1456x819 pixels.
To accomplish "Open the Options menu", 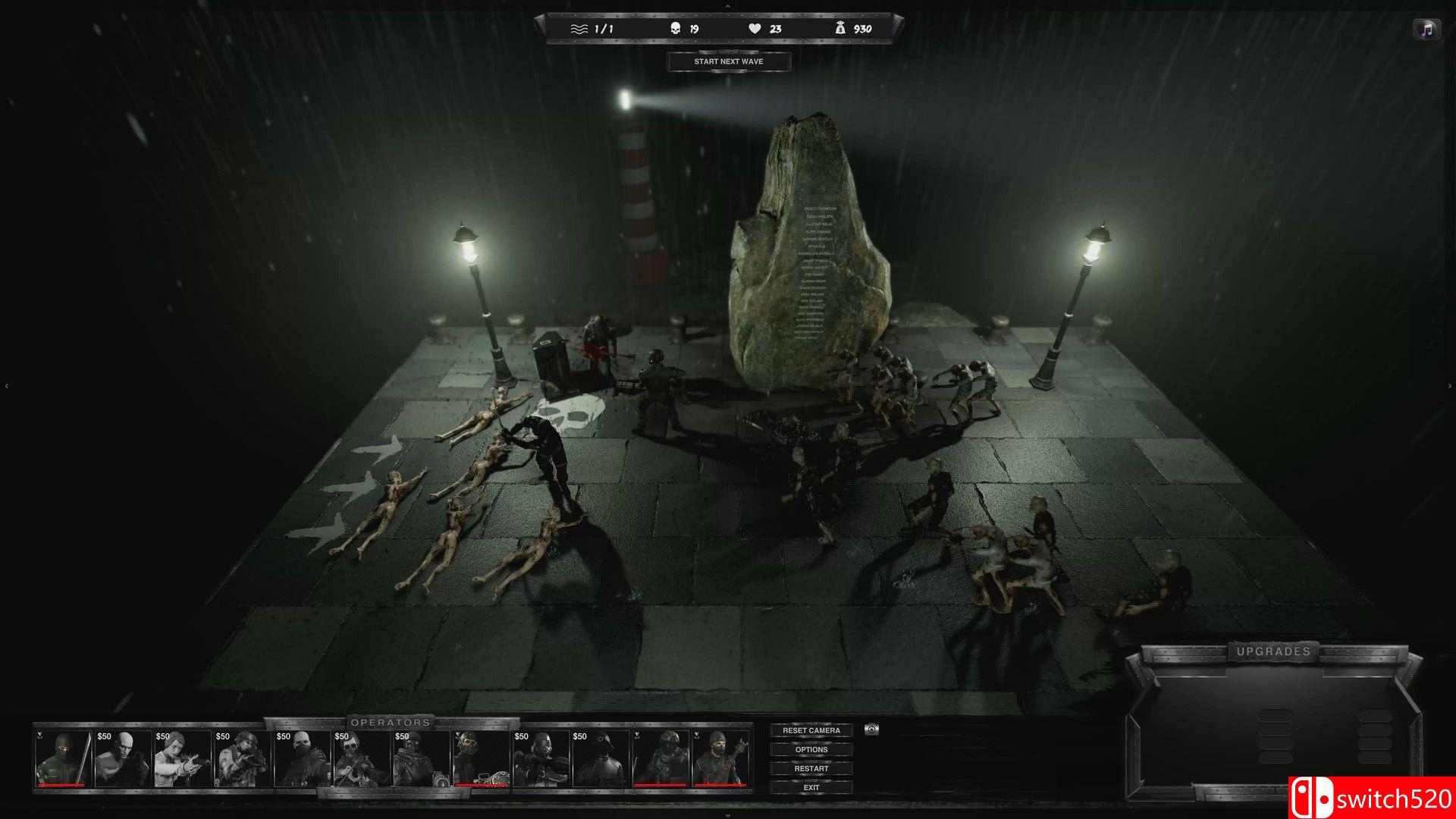I will click(x=812, y=749).
